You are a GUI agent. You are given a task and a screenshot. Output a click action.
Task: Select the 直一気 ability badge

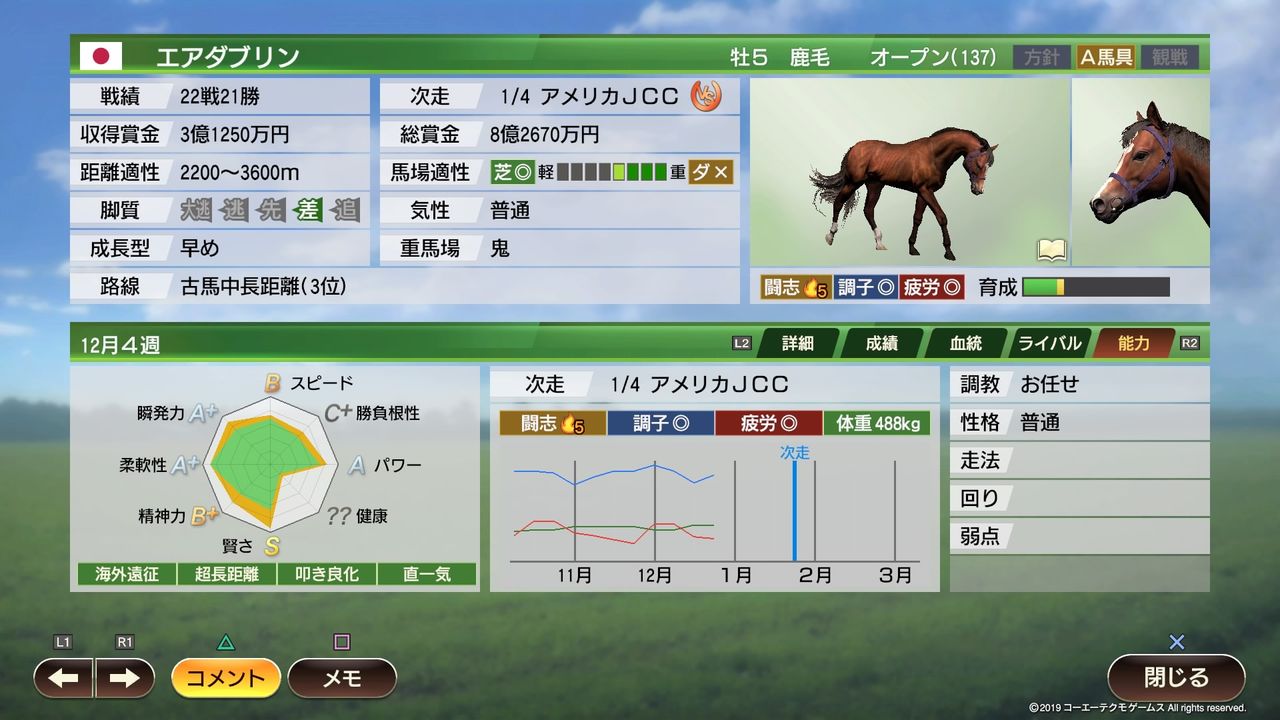click(x=426, y=574)
